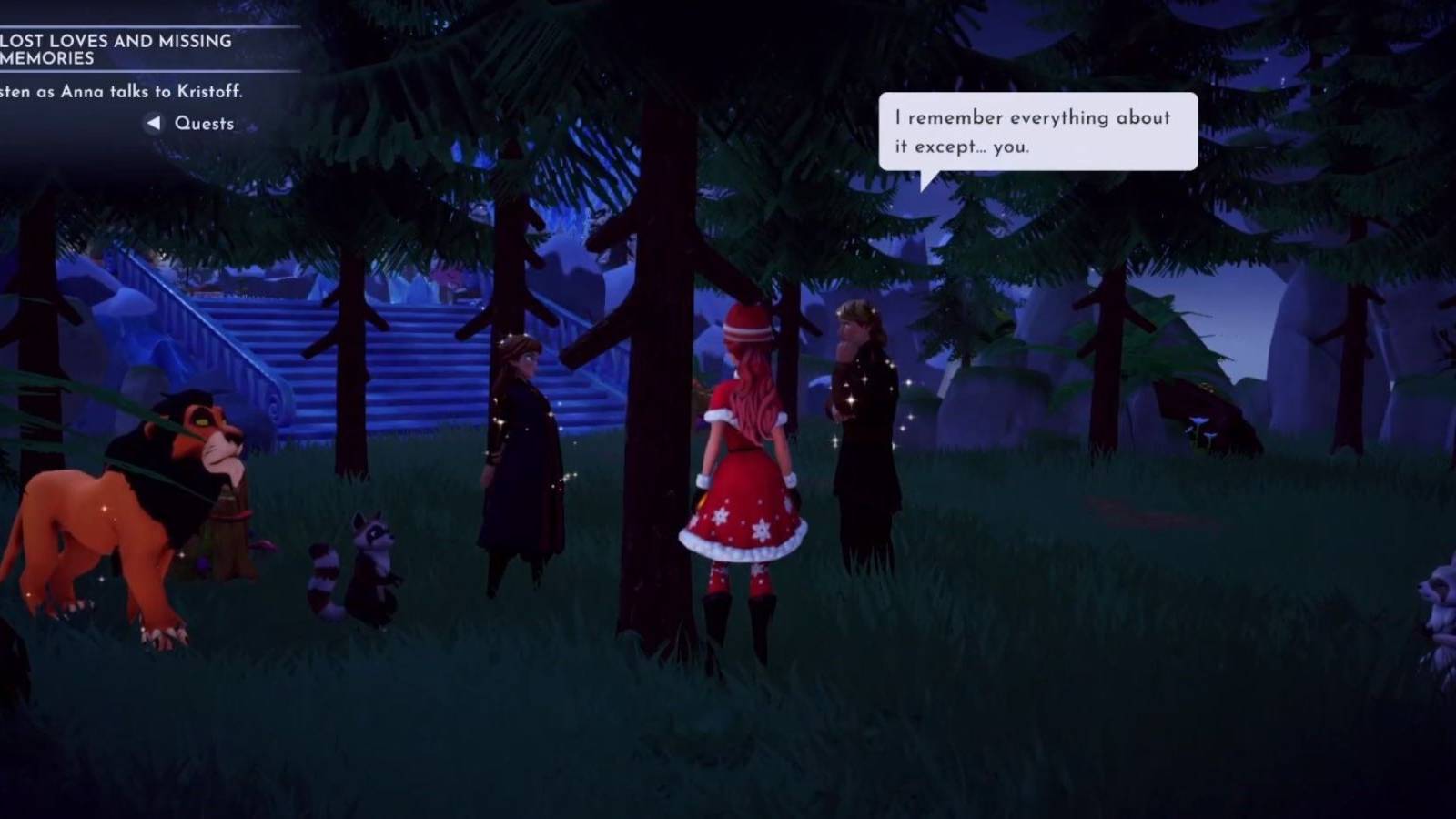Click the dialogue bubble to advance conversation
1456x819 pixels.
[1036, 130]
